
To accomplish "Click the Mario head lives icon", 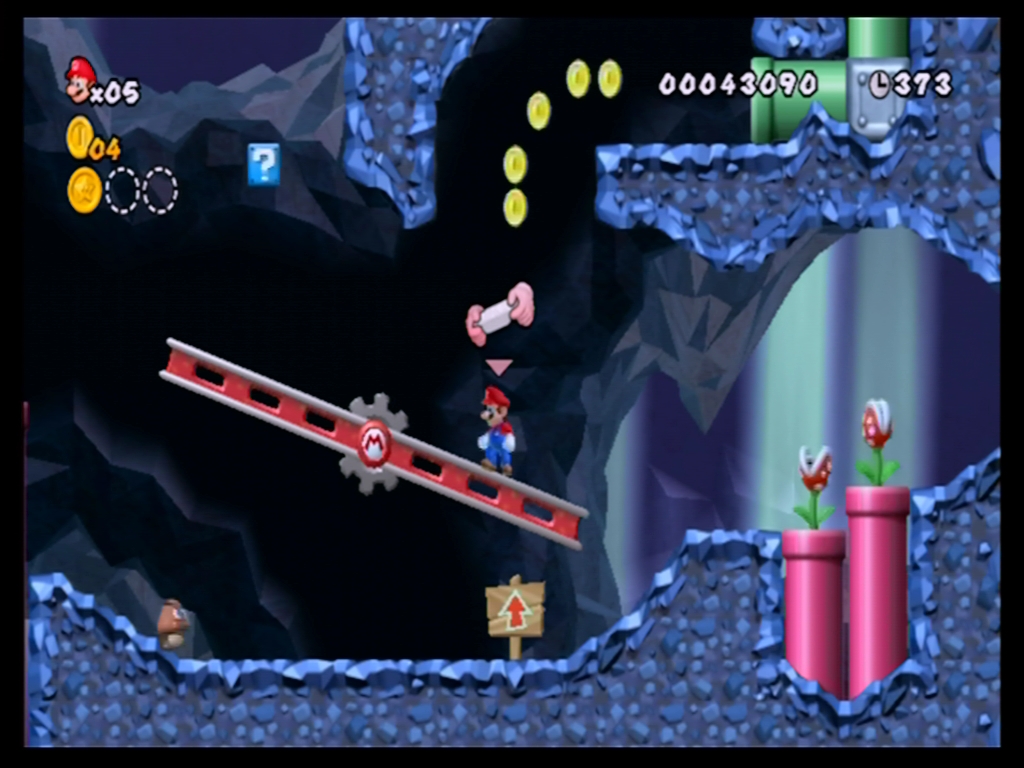I will point(80,79).
